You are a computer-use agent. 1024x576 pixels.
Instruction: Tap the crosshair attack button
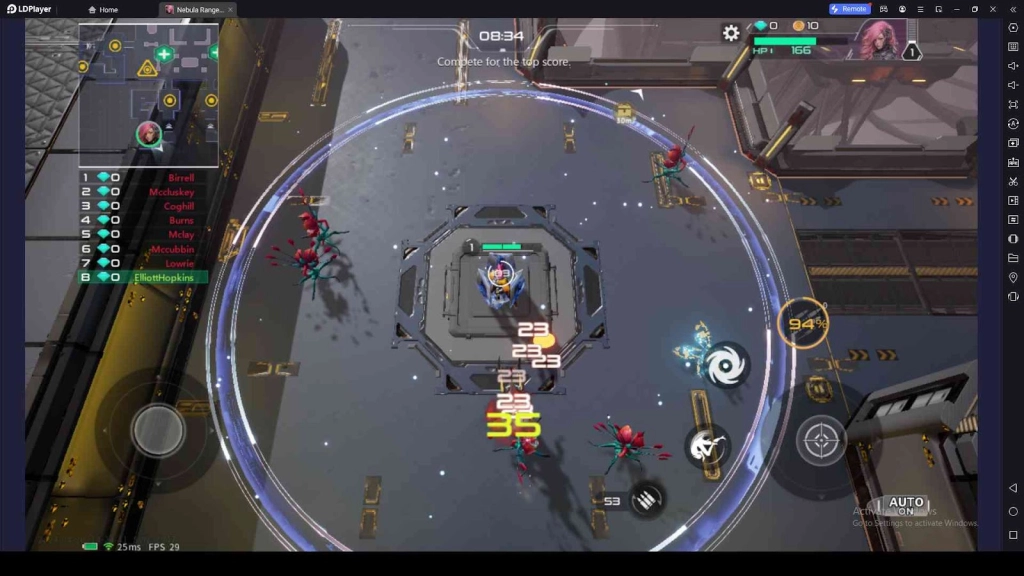[822, 439]
